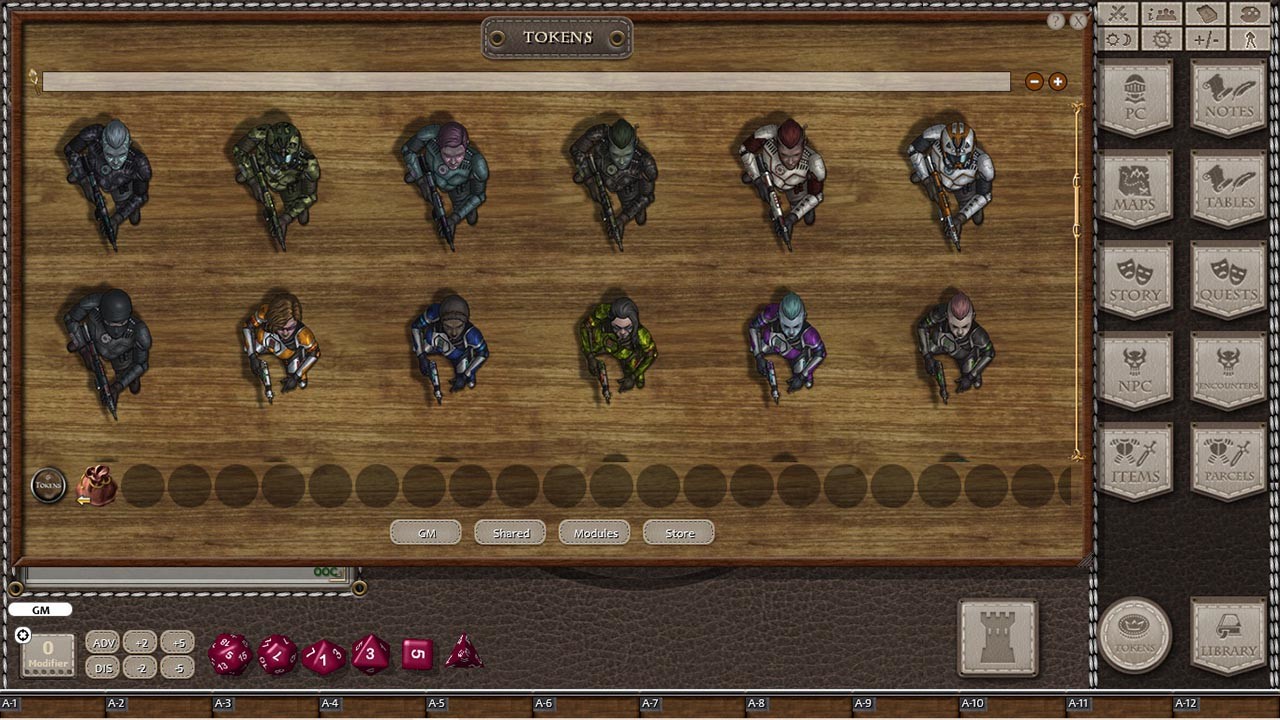
Task: Open the Library icon in the sidebar
Action: click(1227, 633)
